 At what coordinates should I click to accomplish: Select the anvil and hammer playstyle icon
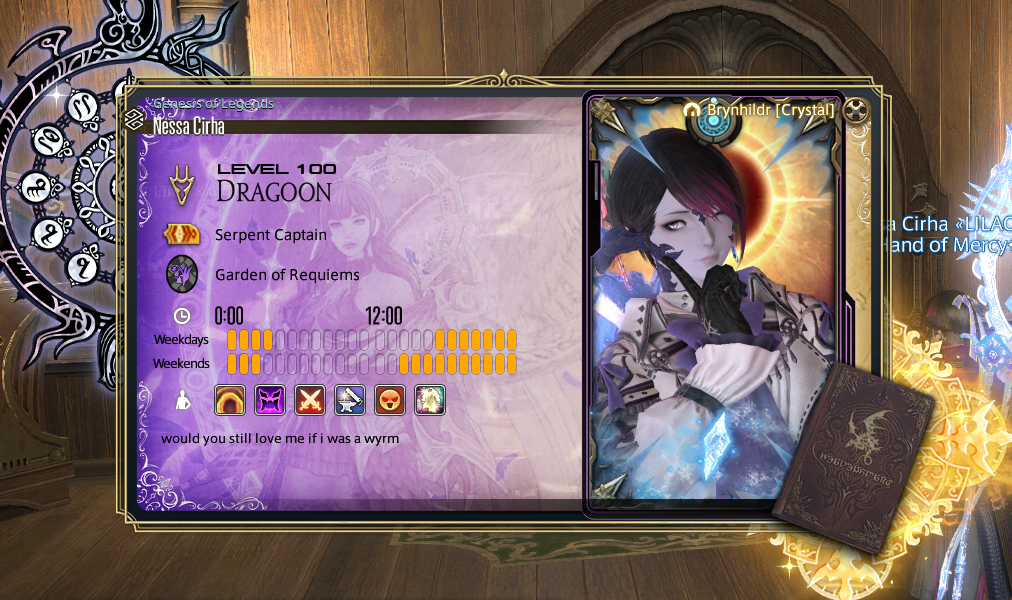[x=350, y=400]
